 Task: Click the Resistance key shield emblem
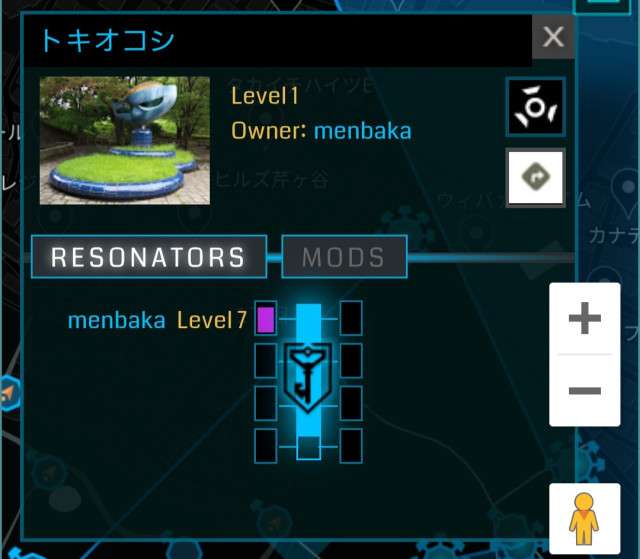tap(308, 373)
